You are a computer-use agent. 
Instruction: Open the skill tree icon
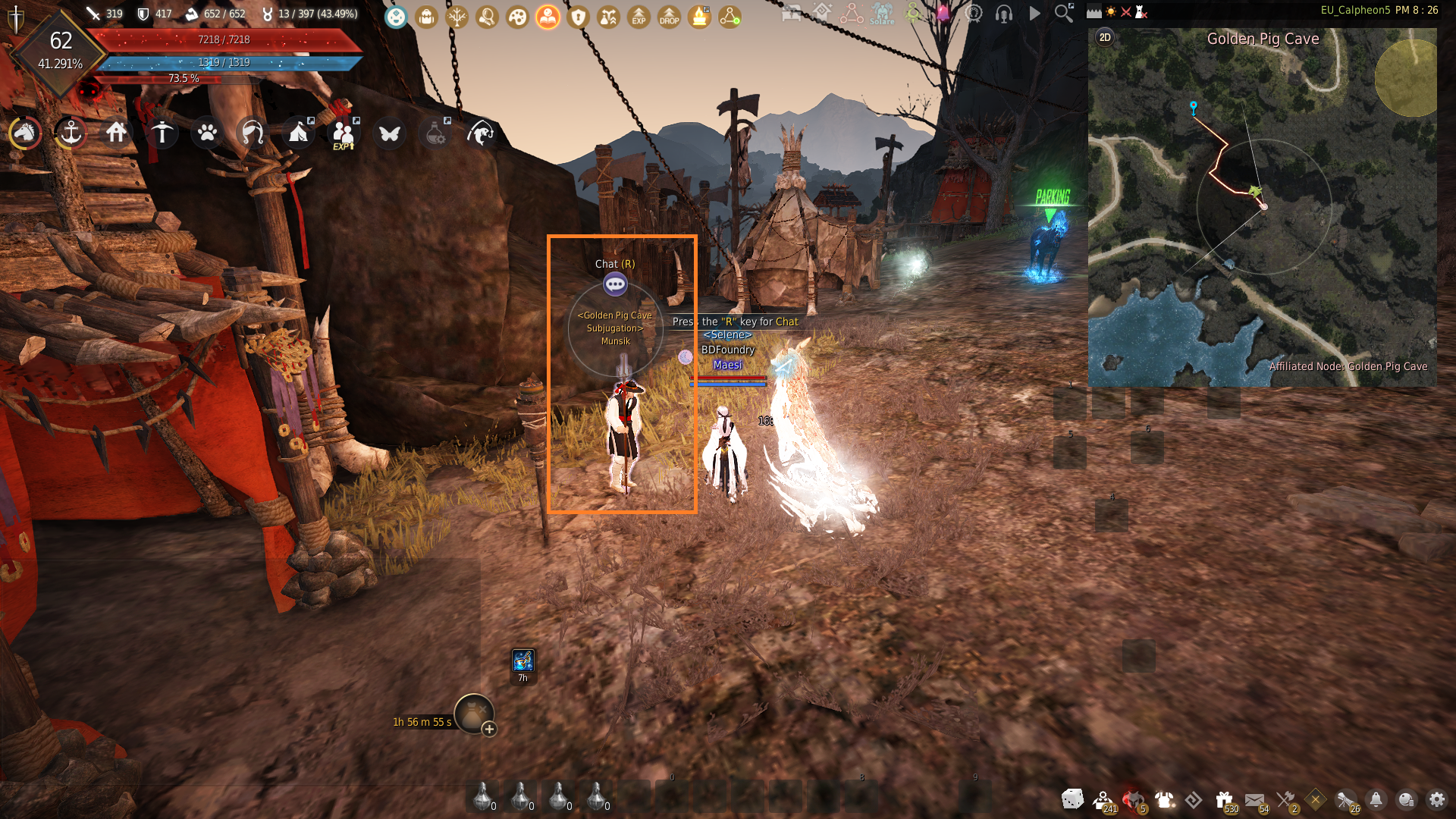[x=457, y=17]
